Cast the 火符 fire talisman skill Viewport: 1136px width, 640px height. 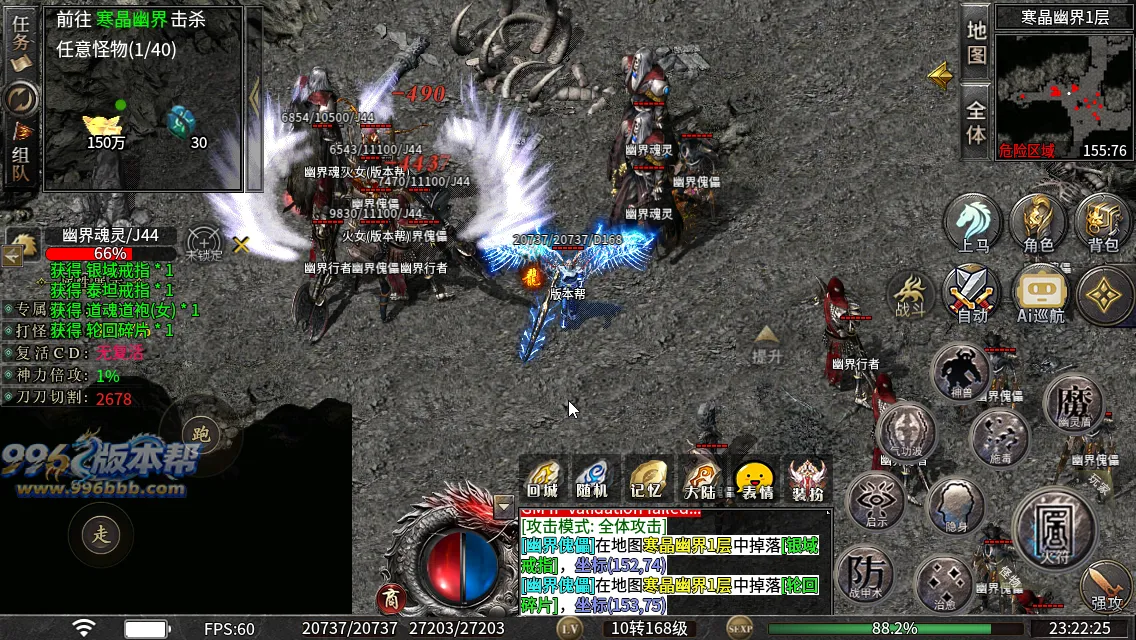tap(1055, 525)
